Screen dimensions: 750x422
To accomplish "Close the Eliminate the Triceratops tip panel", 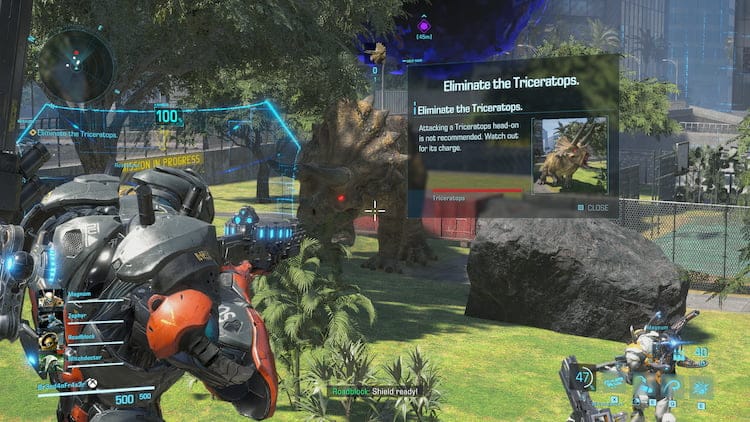I will pyautogui.click(x=593, y=207).
